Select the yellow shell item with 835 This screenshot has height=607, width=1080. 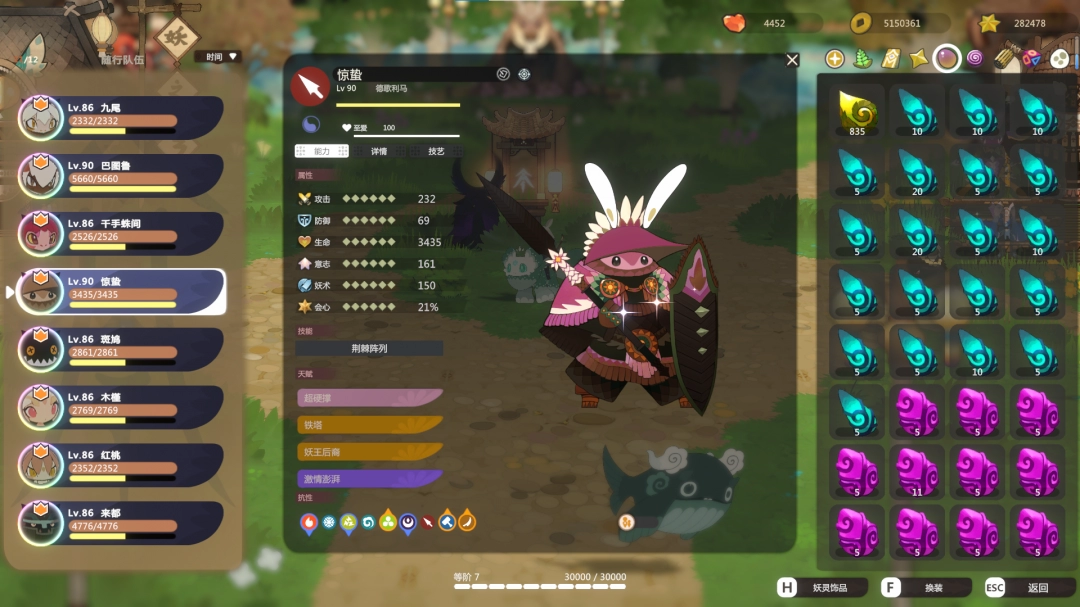[857, 112]
